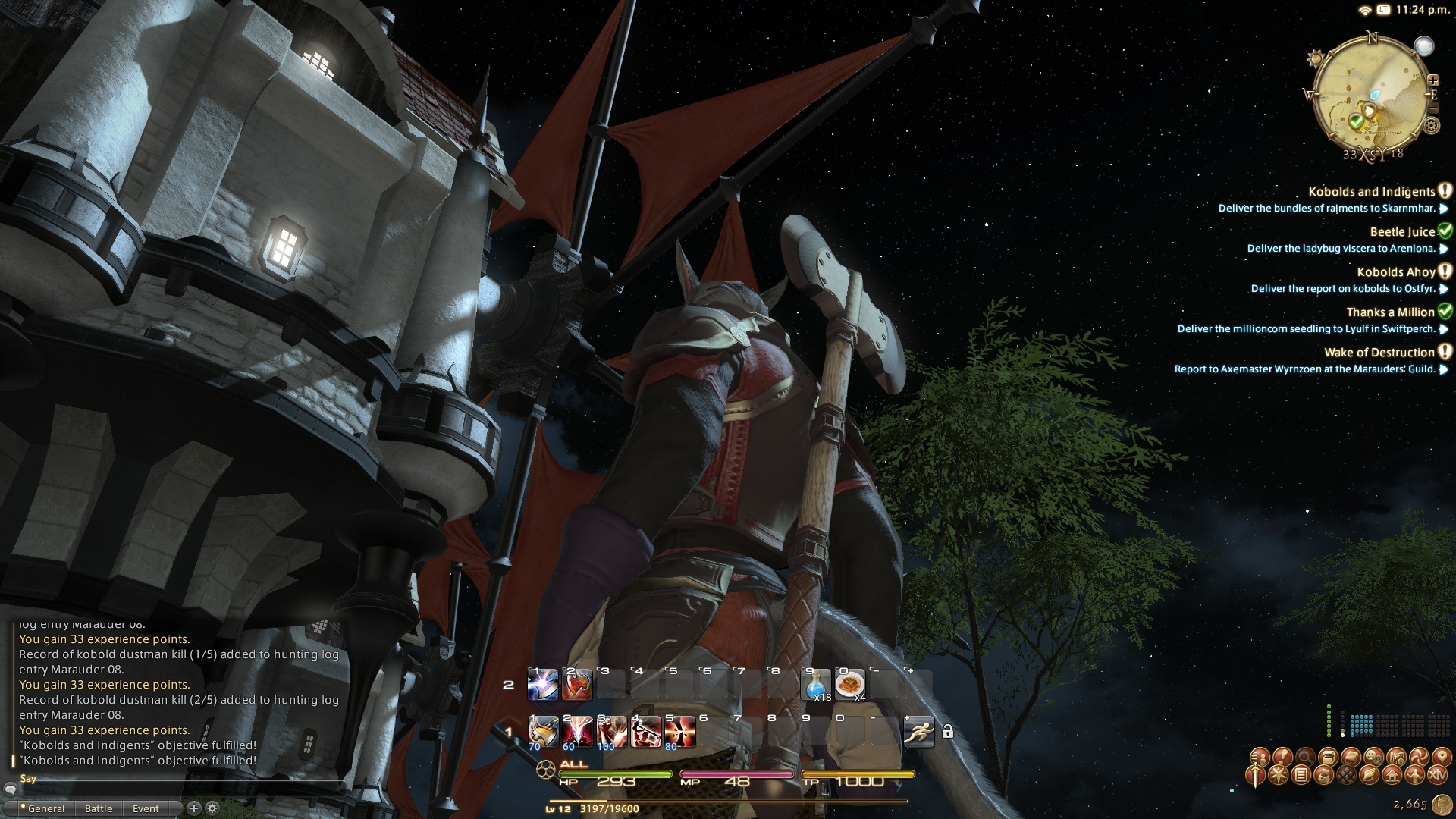Open the Kobolds and Indigents quest entry
This screenshot has height=819, width=1456.
pyautogui.click(x=1371, y=192)
